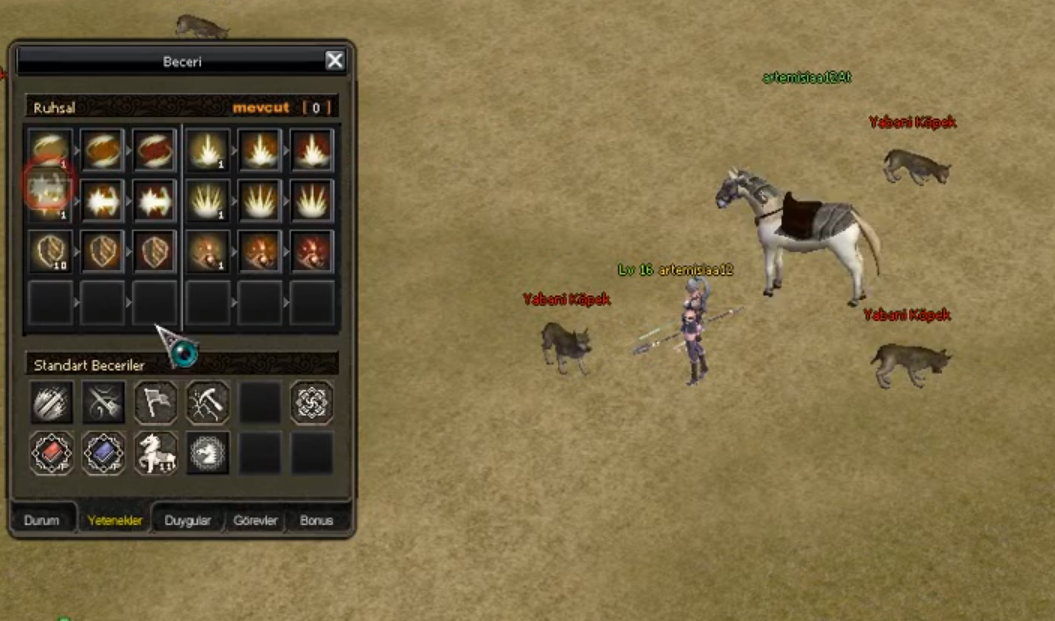
Task: Choose the blue gem standard skill icon
Action: 103,453
